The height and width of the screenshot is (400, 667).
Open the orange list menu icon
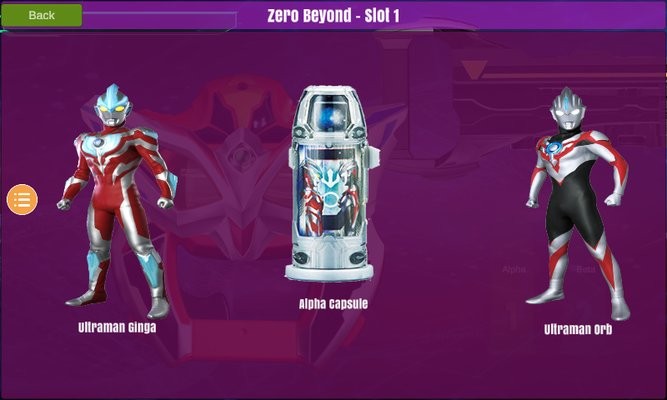tap(22, 198)
